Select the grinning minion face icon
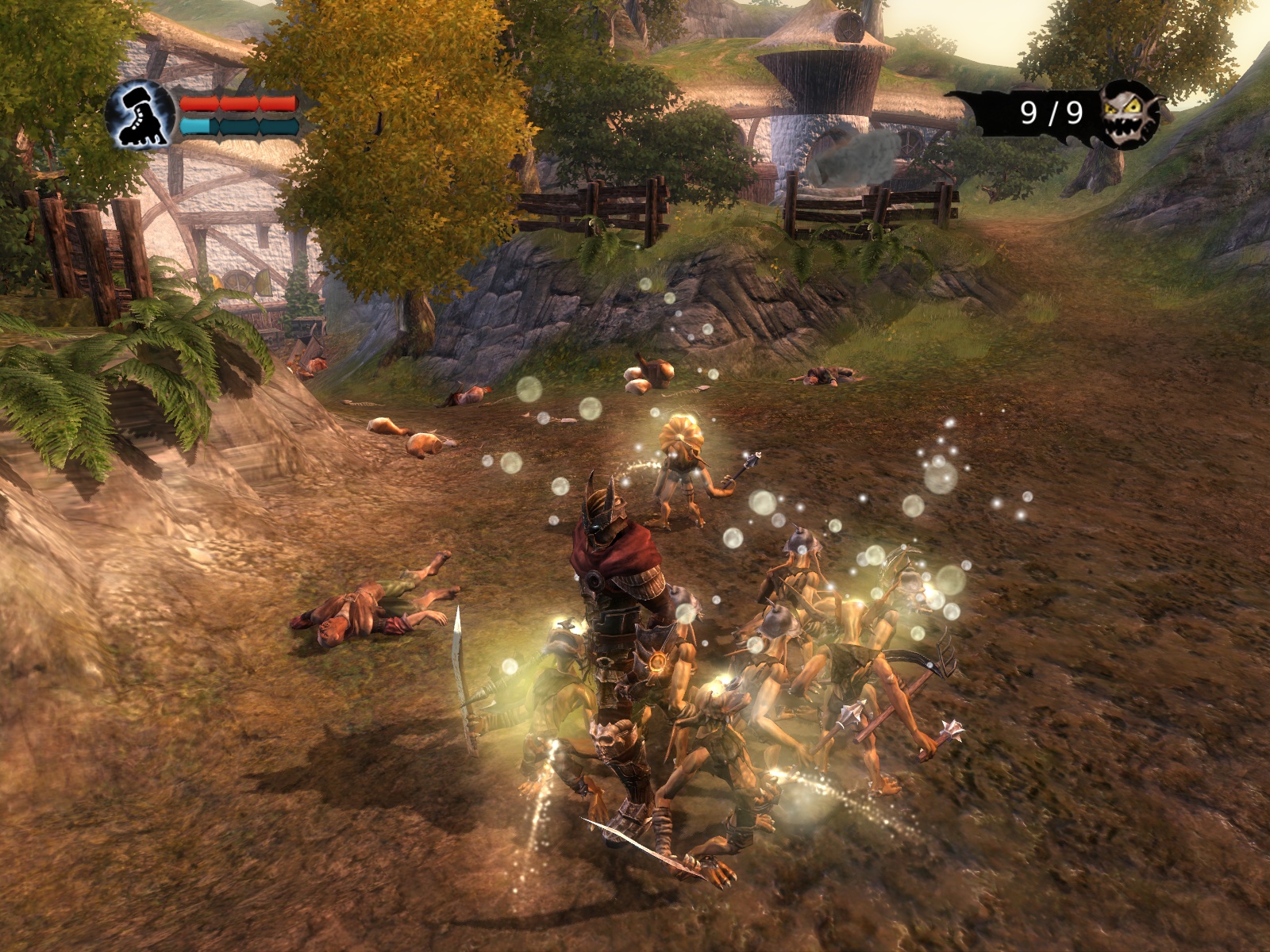Image resolution: width=1270 pixels, height=952 pixels. coord(1130,115)
